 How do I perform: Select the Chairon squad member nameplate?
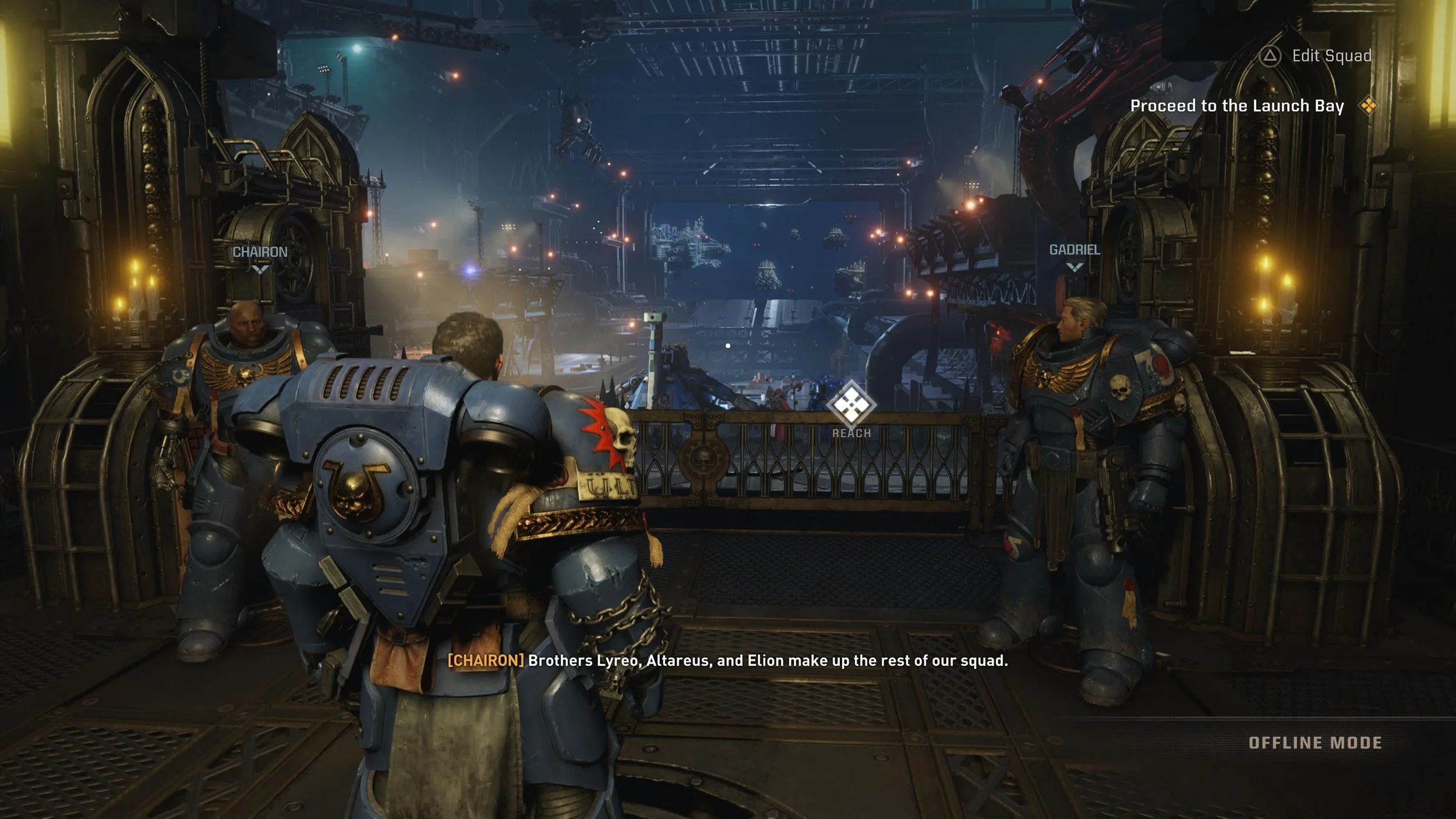(x=260, y=252)
